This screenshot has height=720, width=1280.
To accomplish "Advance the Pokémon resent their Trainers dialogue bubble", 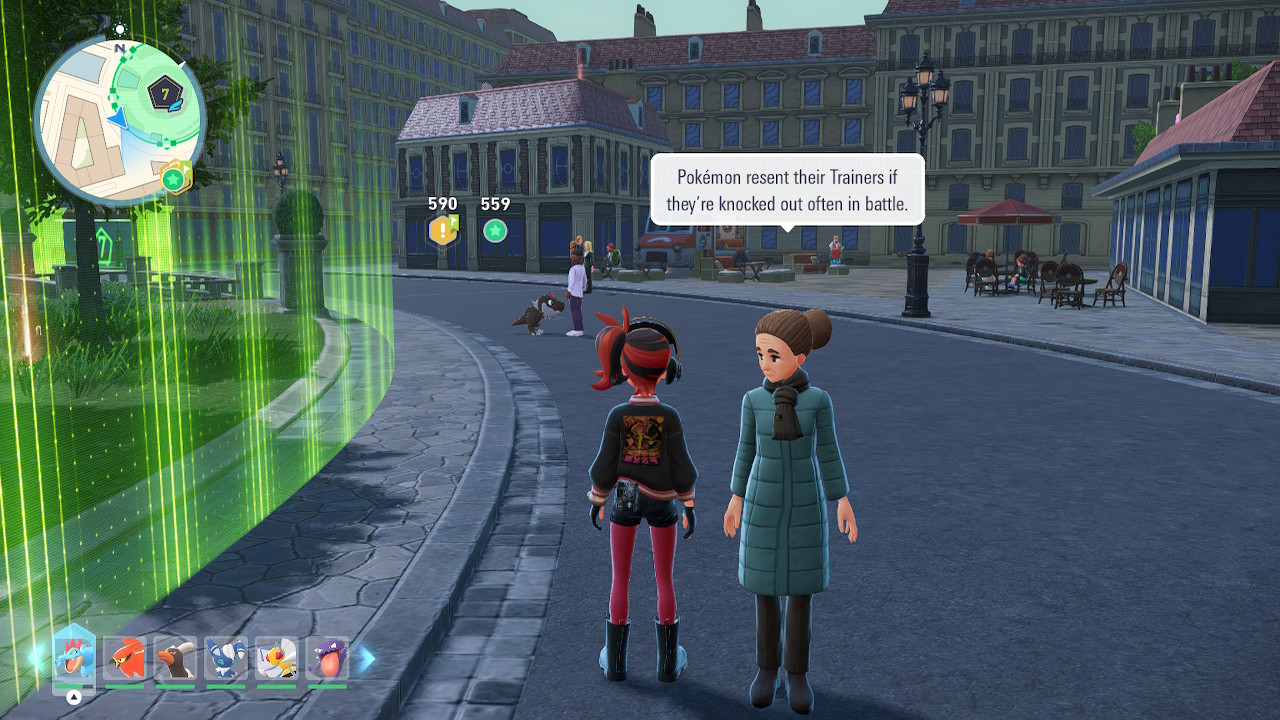I will [x=786, y=190].
